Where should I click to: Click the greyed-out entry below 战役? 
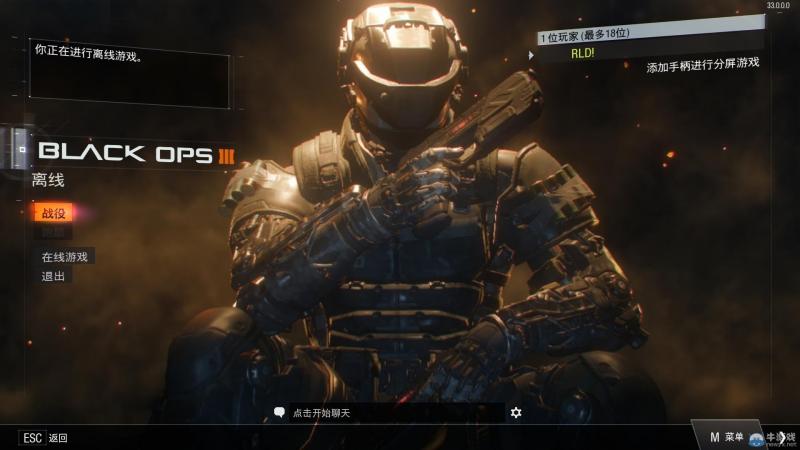pos(52,233)
